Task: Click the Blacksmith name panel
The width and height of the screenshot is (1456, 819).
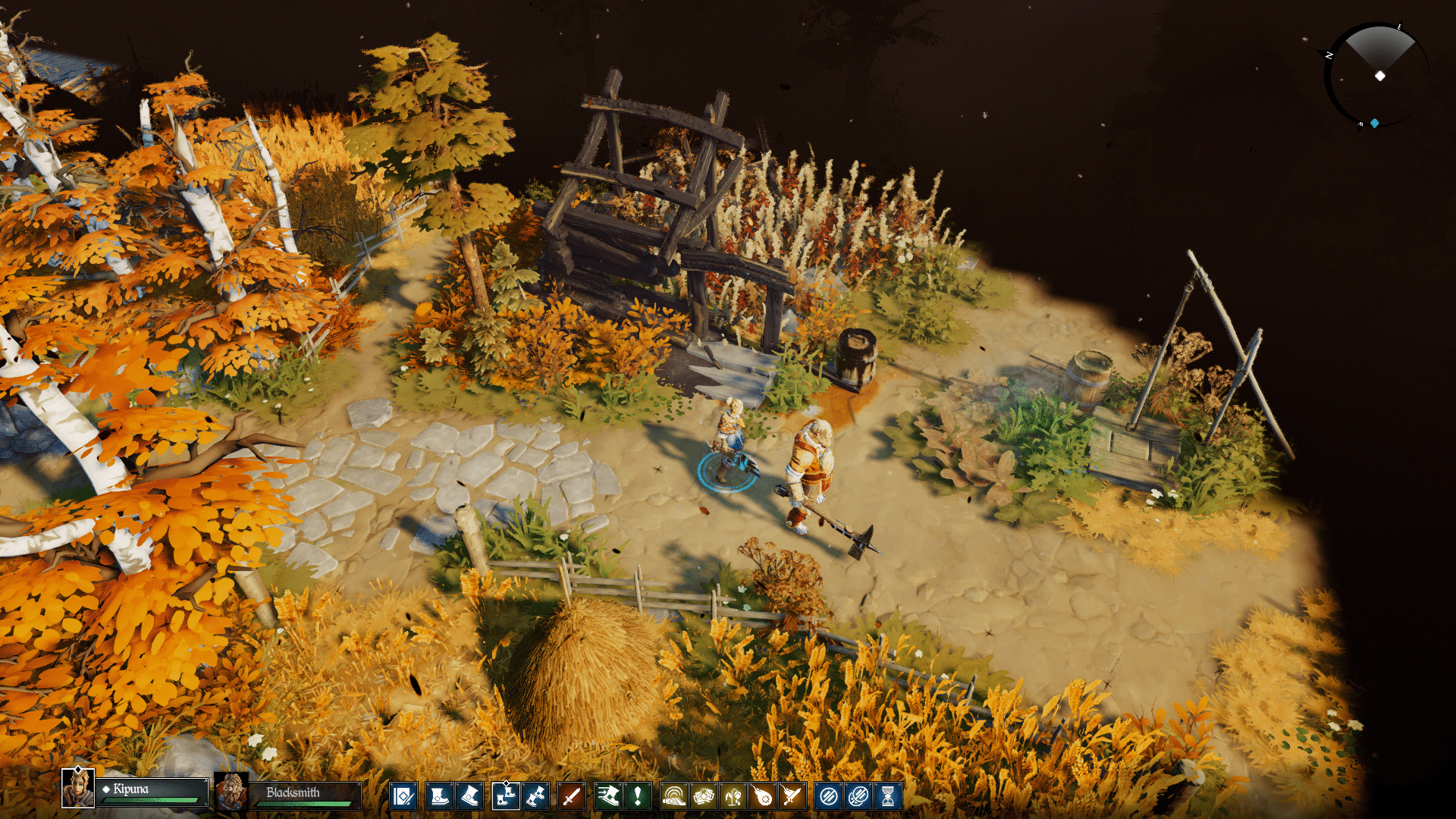Action: pyautogui.click(x=305, y=794)
